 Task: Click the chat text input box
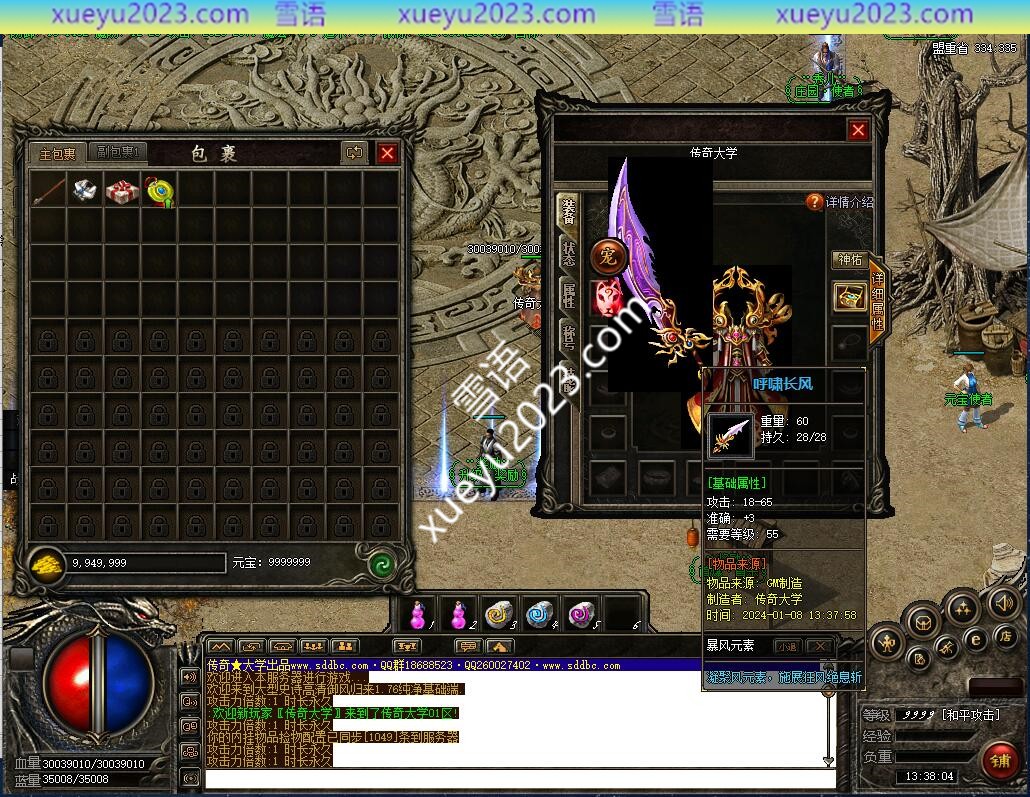pyautogui.click(x=515, y=777)
